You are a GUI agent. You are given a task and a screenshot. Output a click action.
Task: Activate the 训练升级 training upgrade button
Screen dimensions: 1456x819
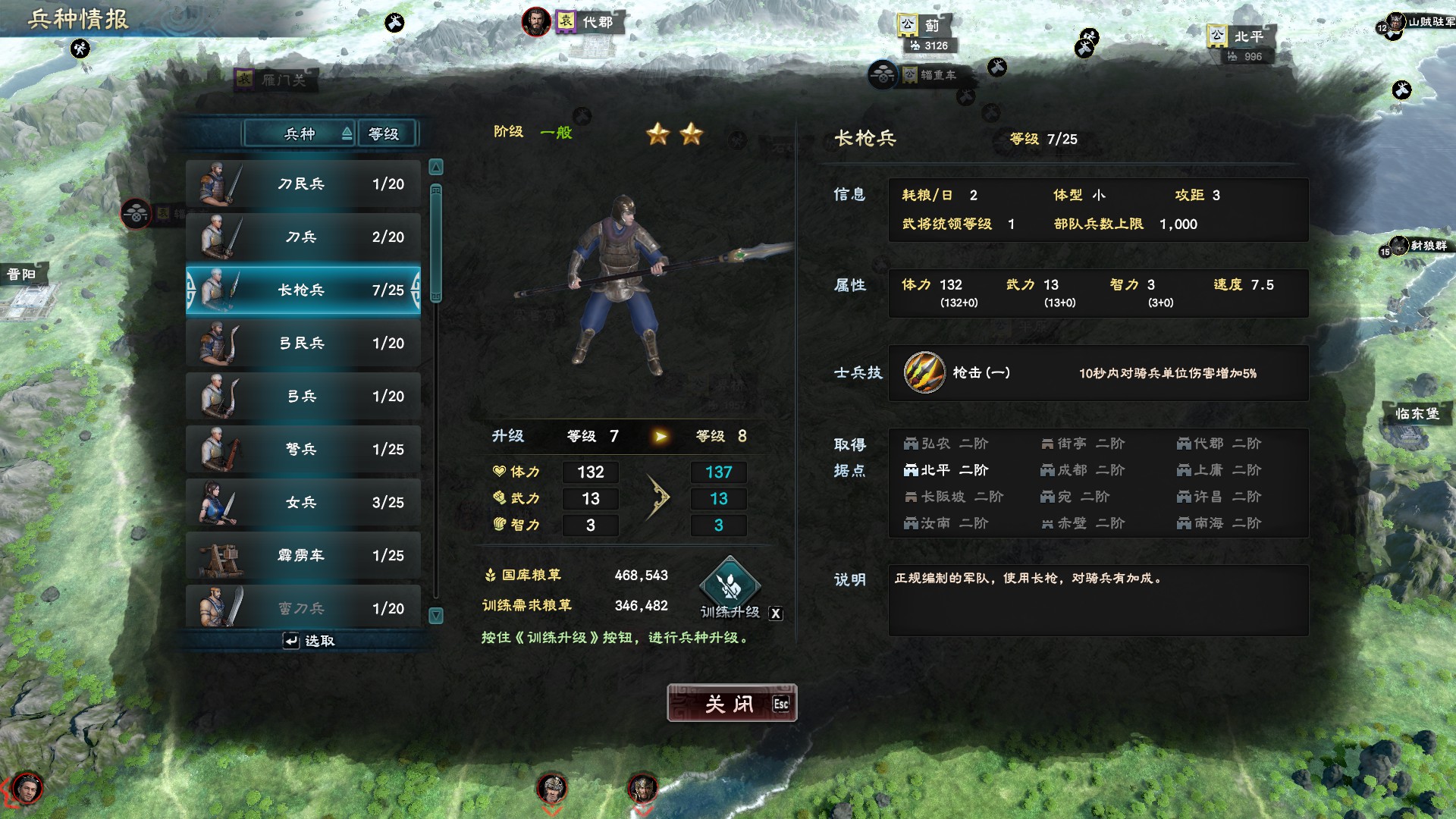point(730,585)
